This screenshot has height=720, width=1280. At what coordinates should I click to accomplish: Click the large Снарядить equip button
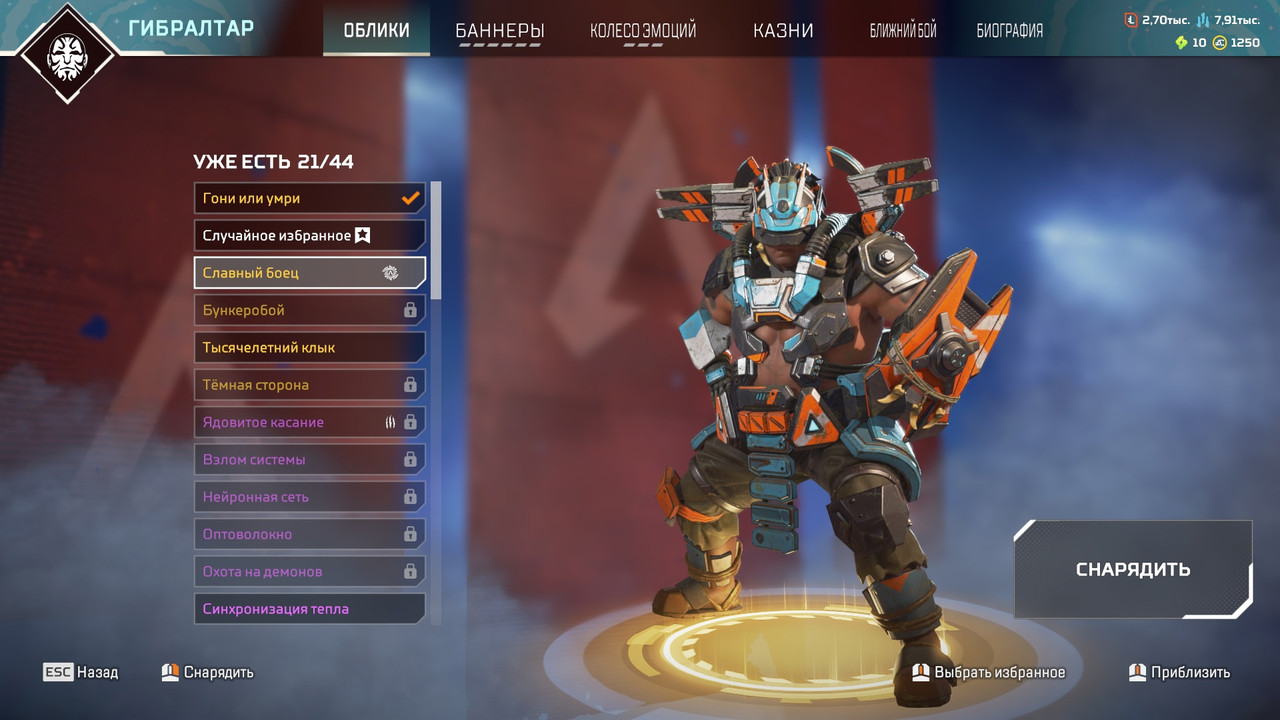click(1132, 569)
